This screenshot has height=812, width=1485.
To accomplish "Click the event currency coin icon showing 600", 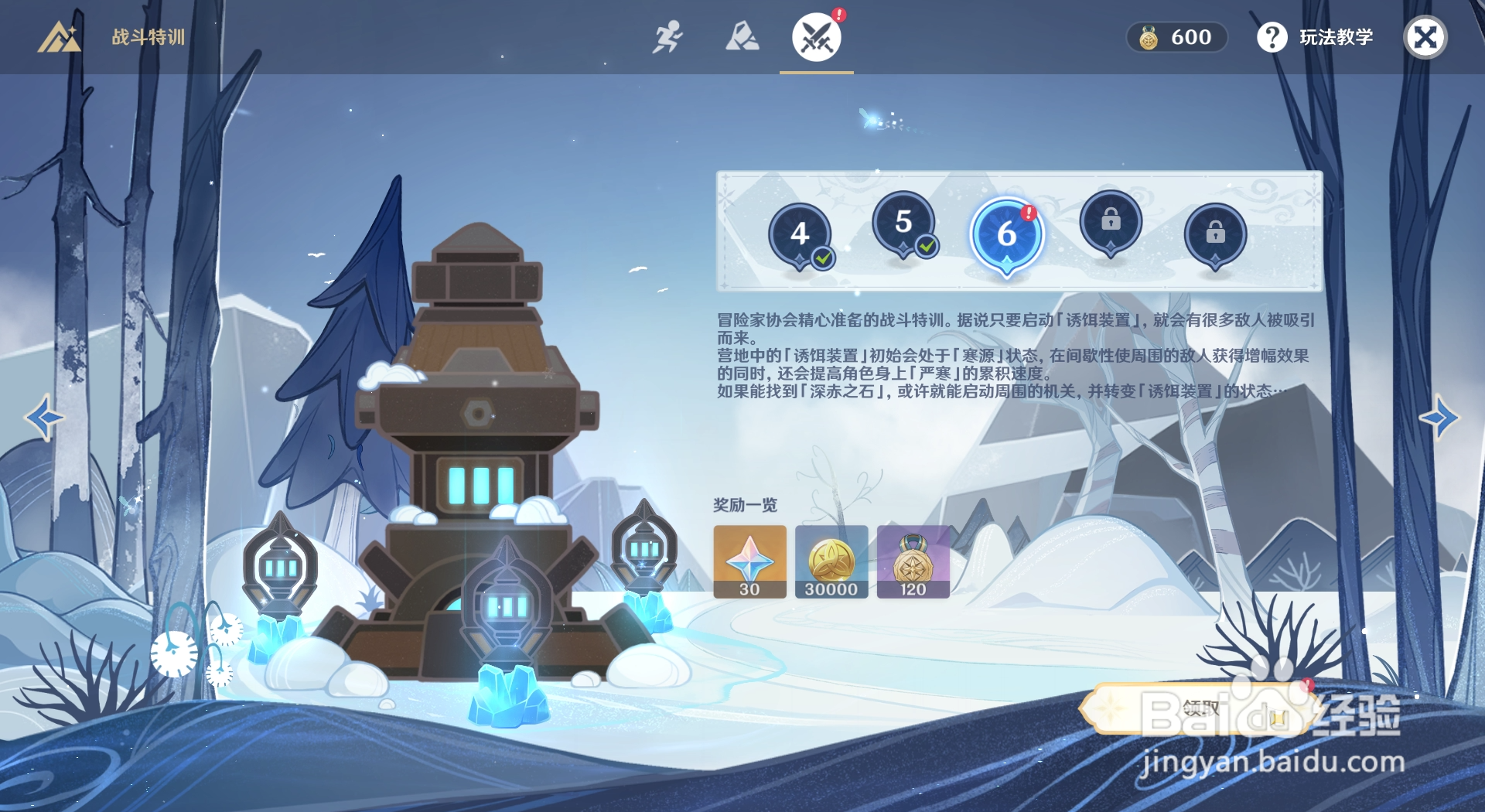I will 1149,37.
